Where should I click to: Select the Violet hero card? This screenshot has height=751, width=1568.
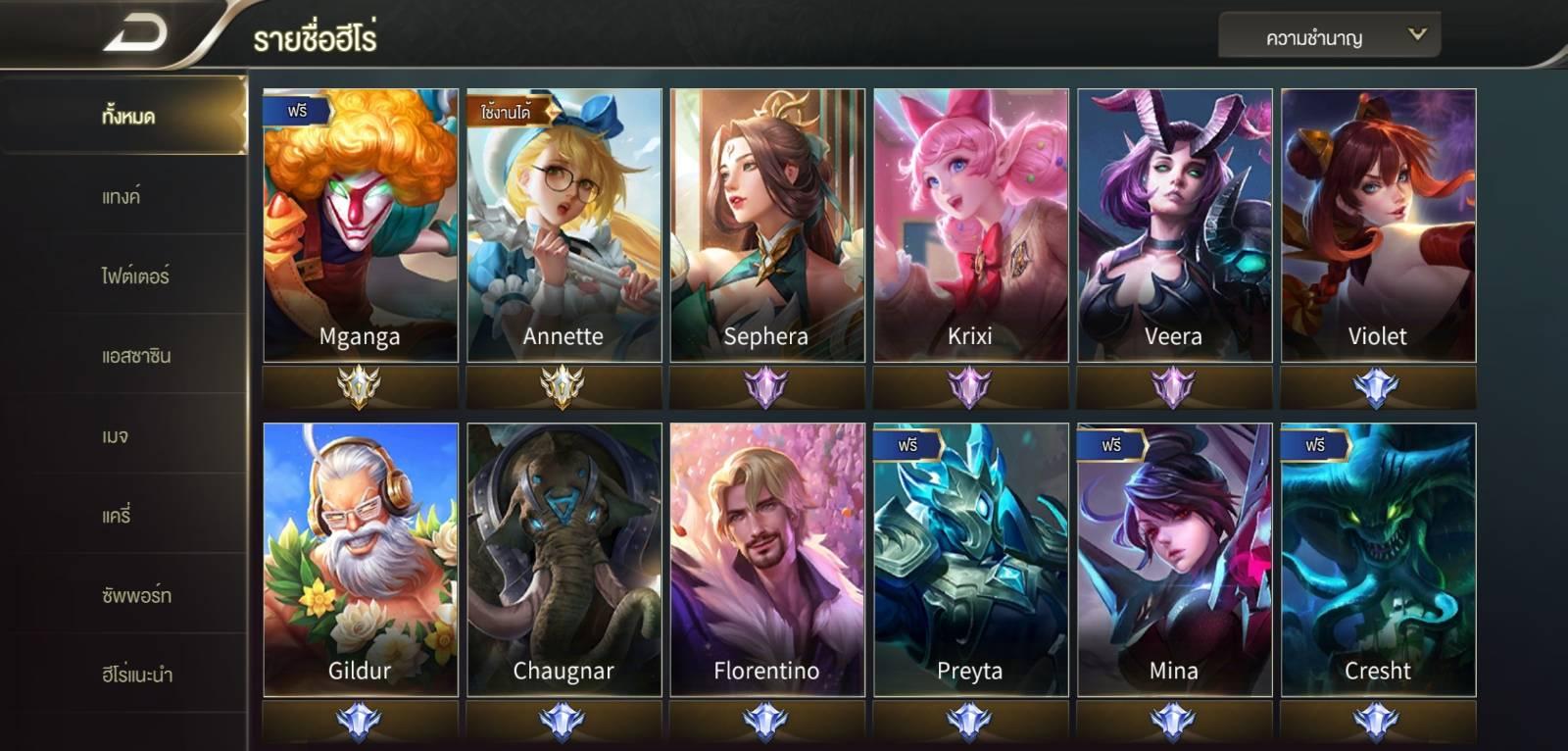1378,225
